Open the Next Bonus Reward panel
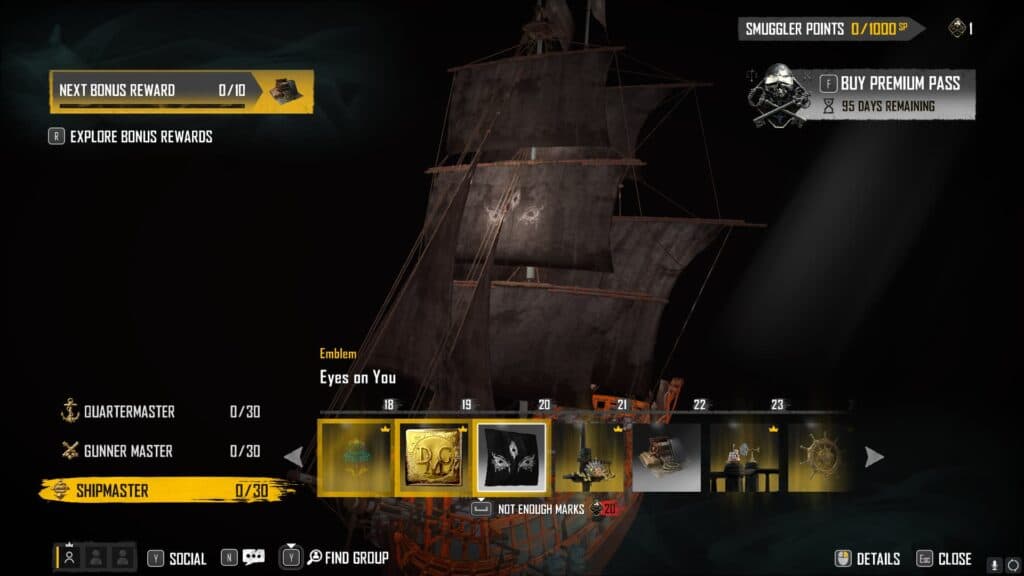This screenshot has height=576, width=1024. [x=181, y=91]
